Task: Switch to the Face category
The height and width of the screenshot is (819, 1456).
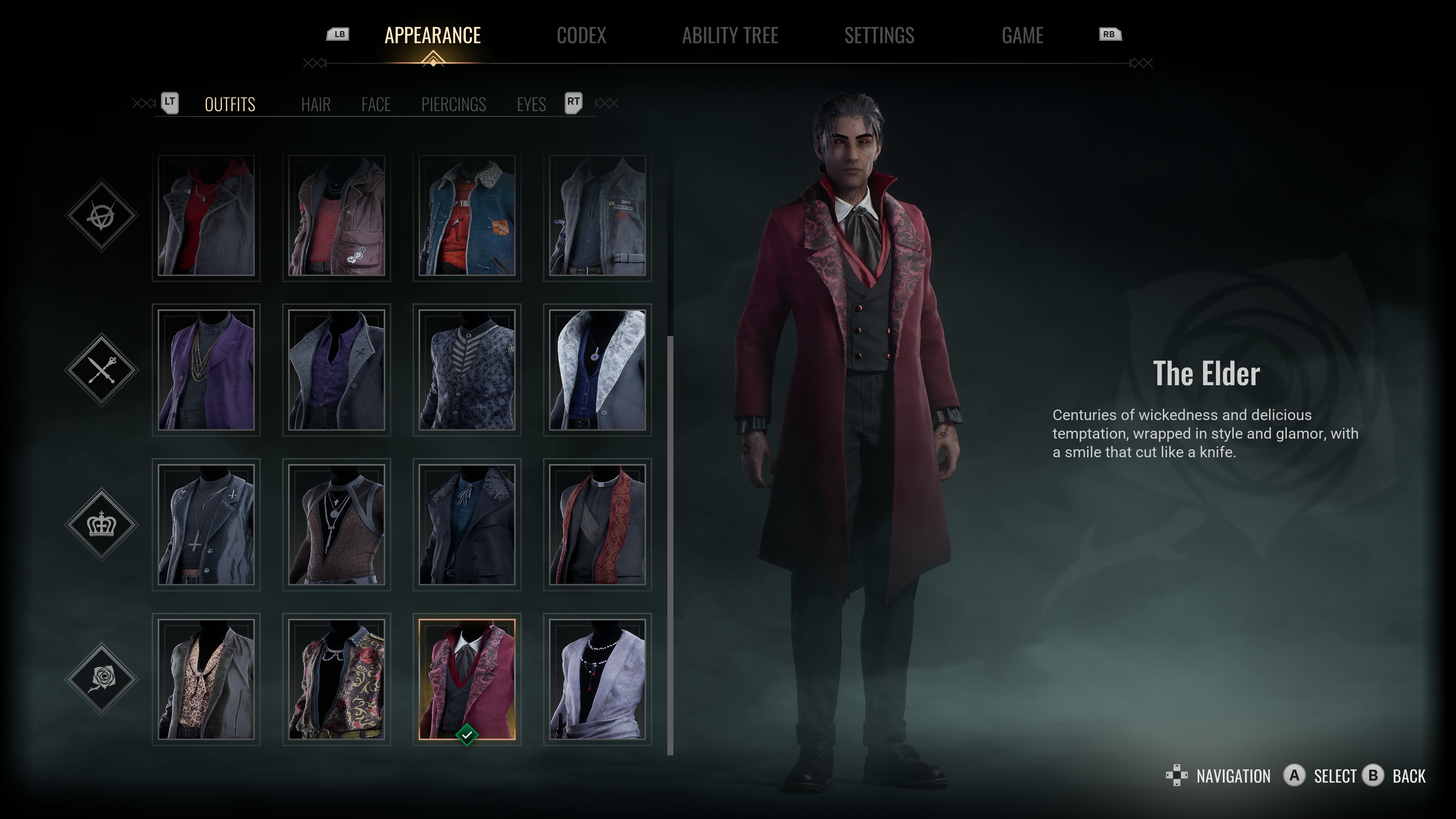Action: tap(376, 105)
